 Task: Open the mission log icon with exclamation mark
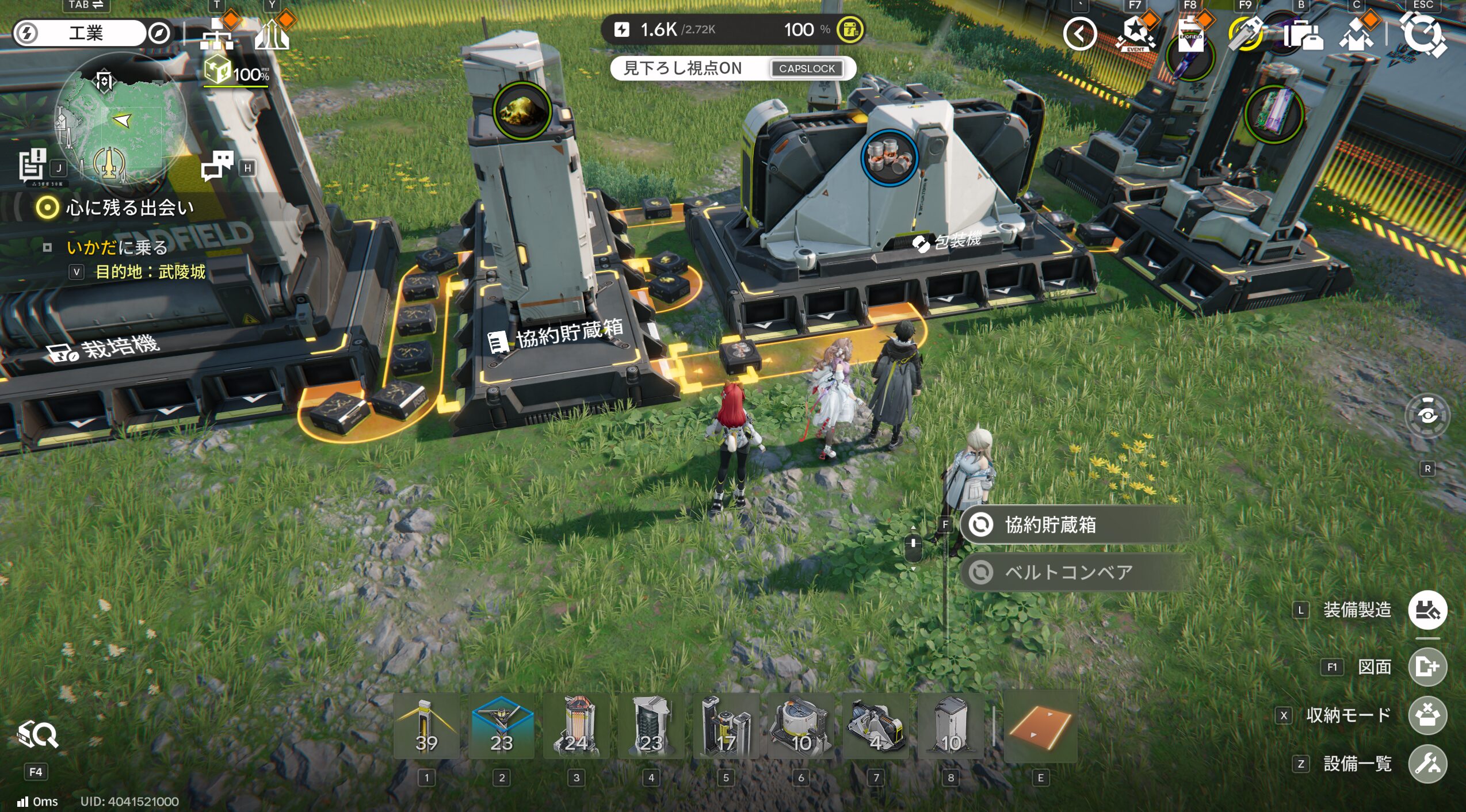tap(32, 165)
